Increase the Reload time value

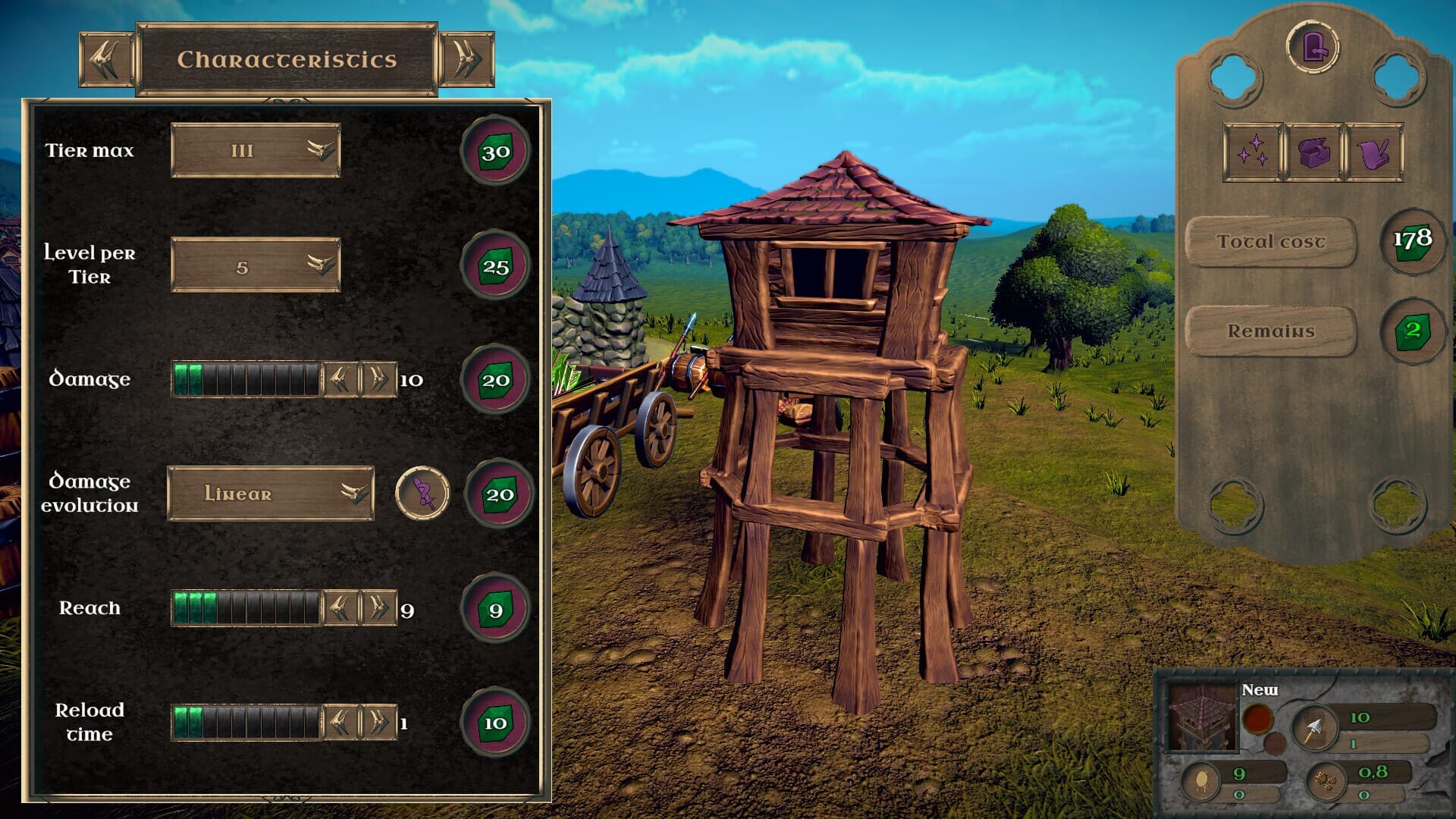(x=378, y=723)
